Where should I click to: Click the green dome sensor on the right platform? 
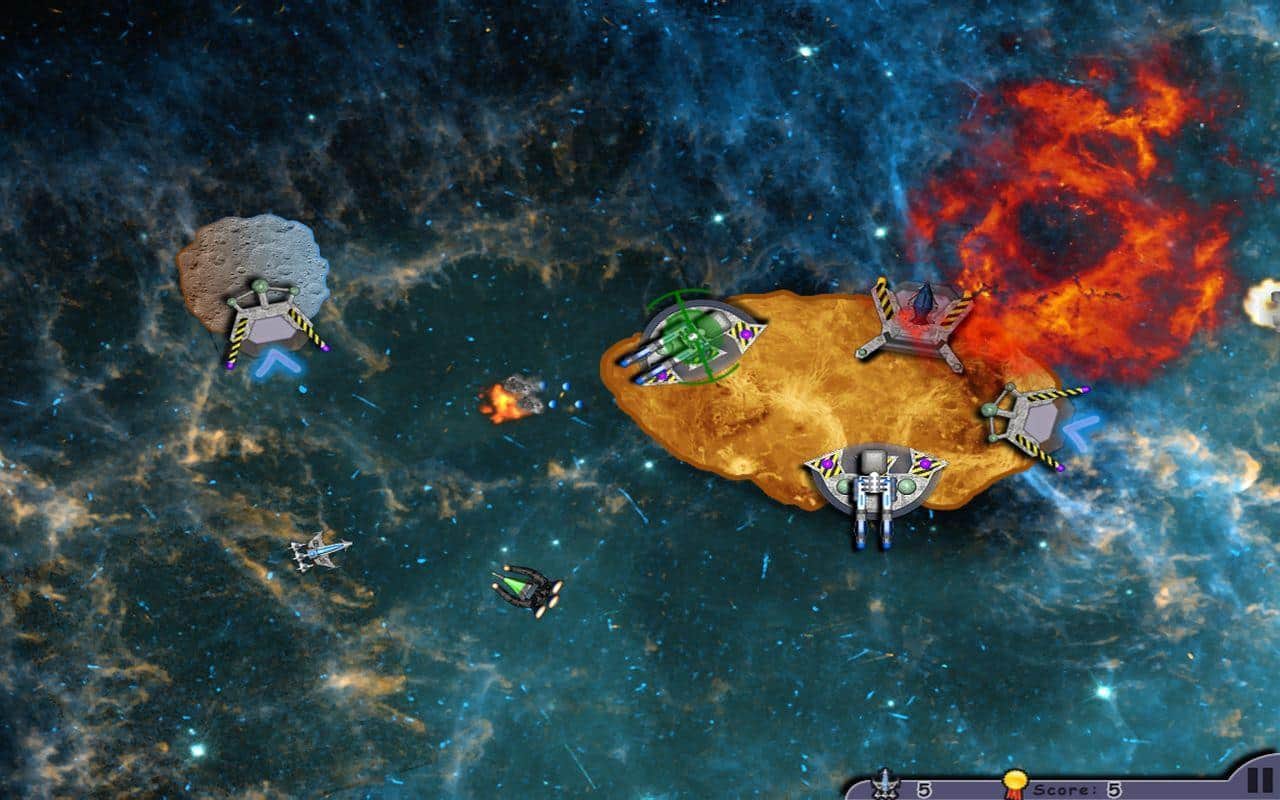tap(989, 410)
